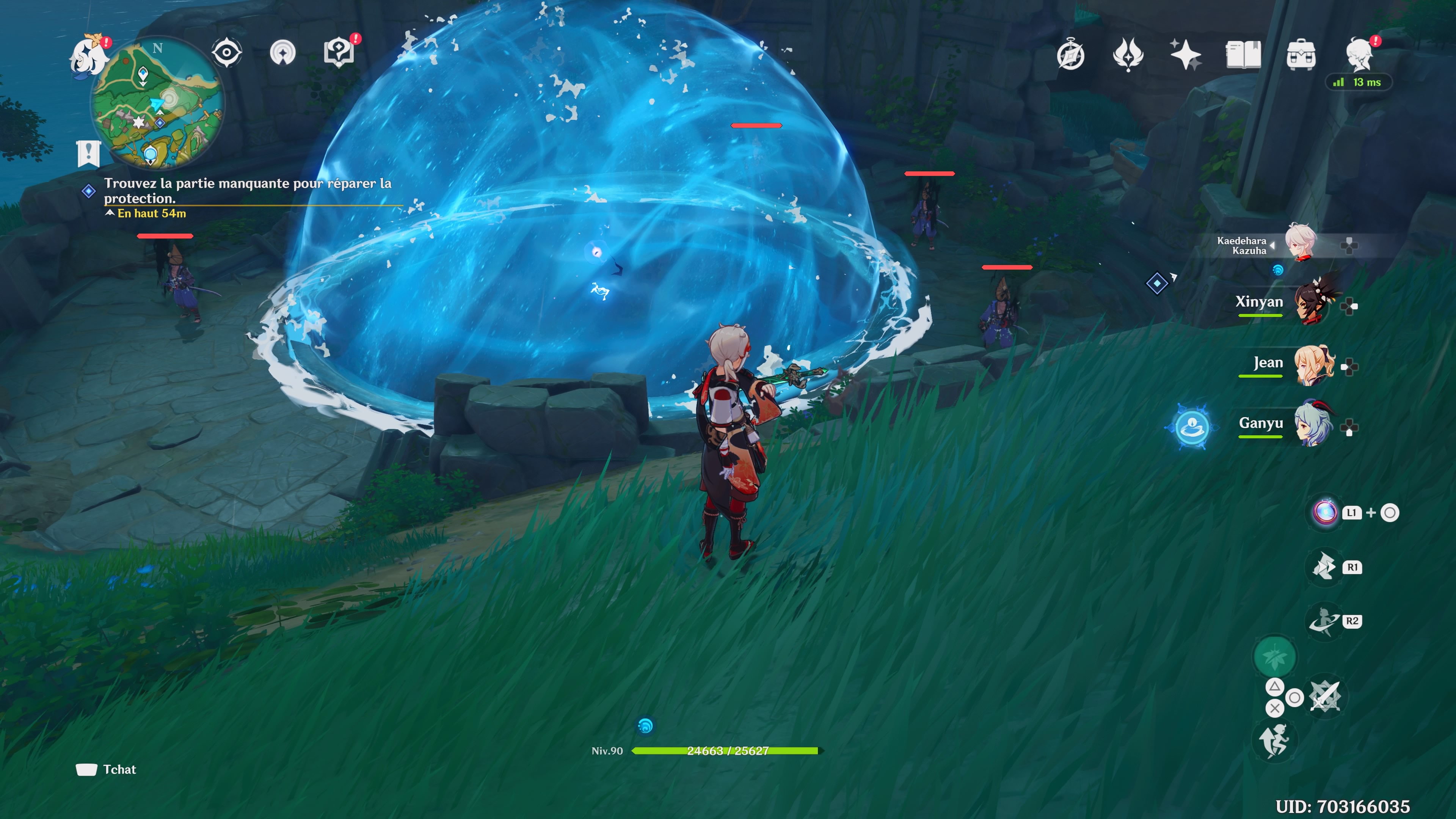Open the adventurer handbook
Image resolution: width=1456 pixels, height=819 pixels.
(1243, 55)
